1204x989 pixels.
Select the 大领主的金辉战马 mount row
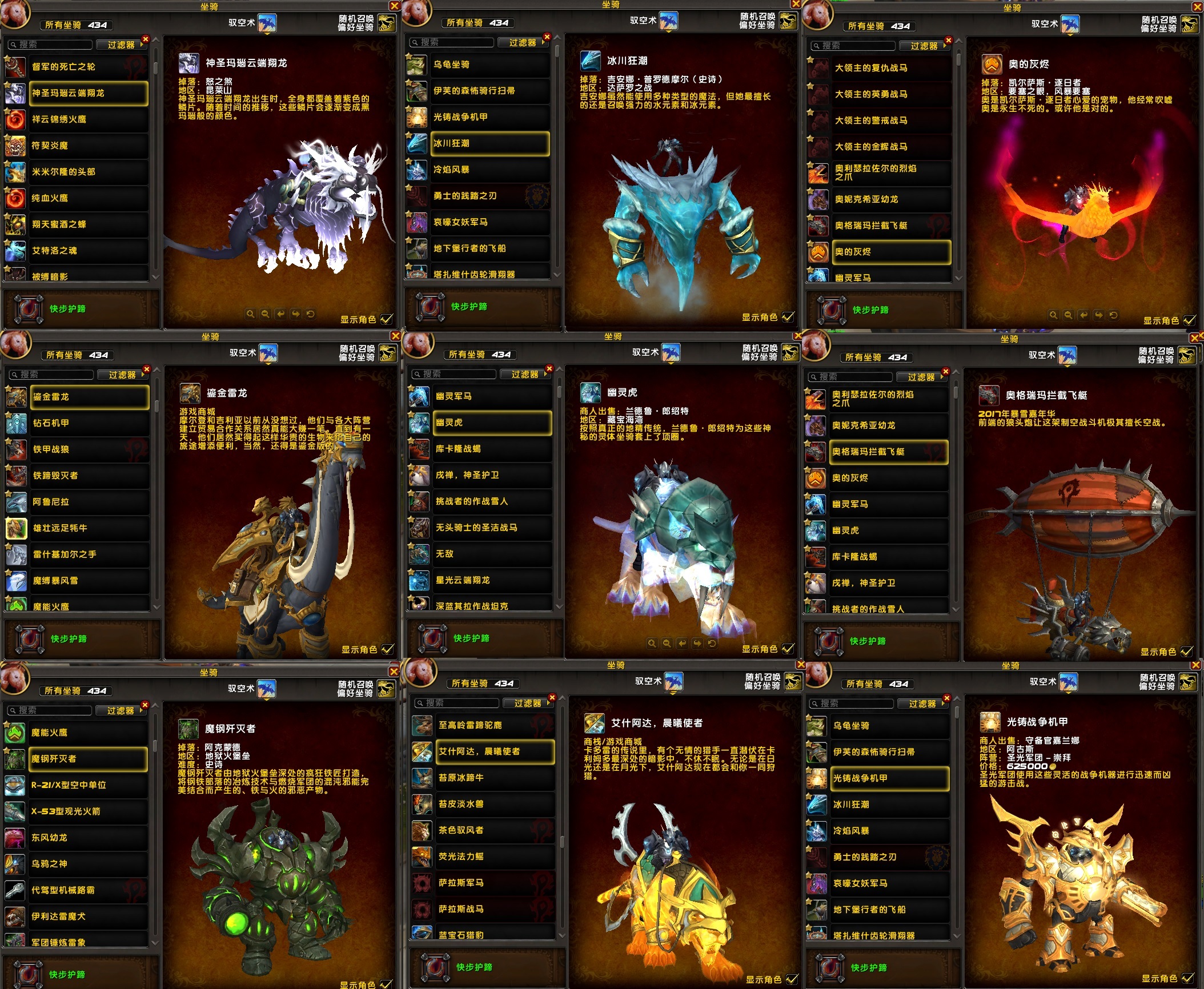click(x=891, y=147)
